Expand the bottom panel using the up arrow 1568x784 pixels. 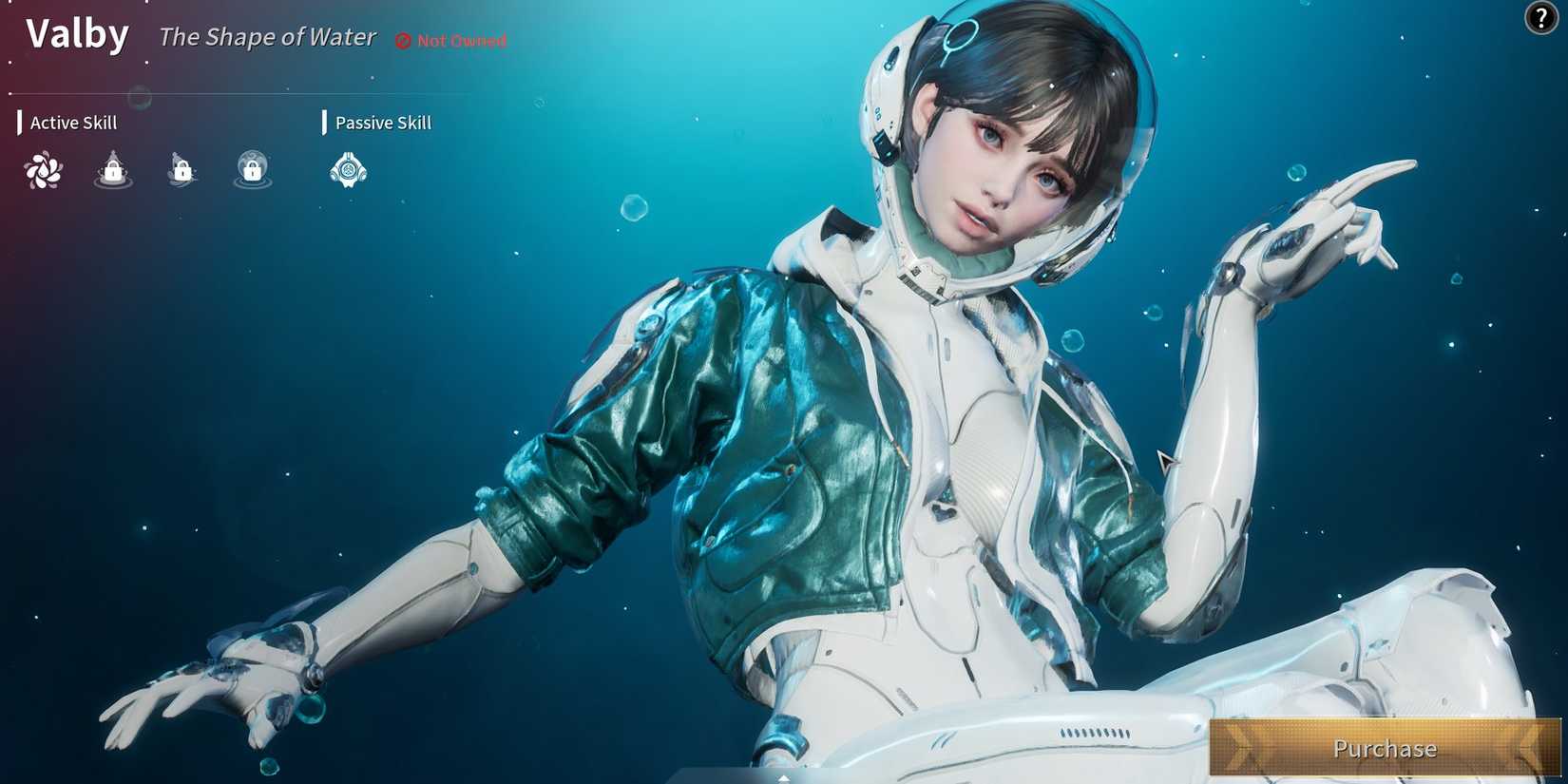(x=783, y=777)
